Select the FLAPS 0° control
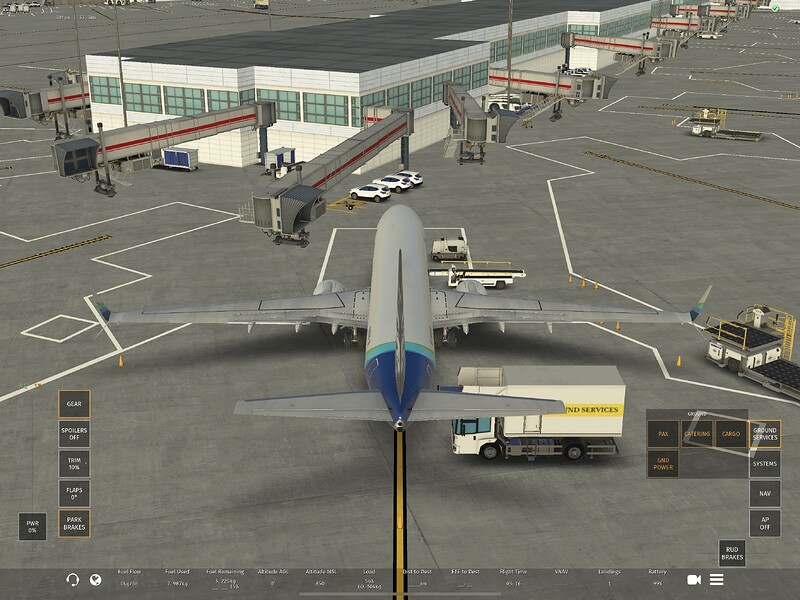The width and height of the screenshot is (800, 600). click(74, 494)
